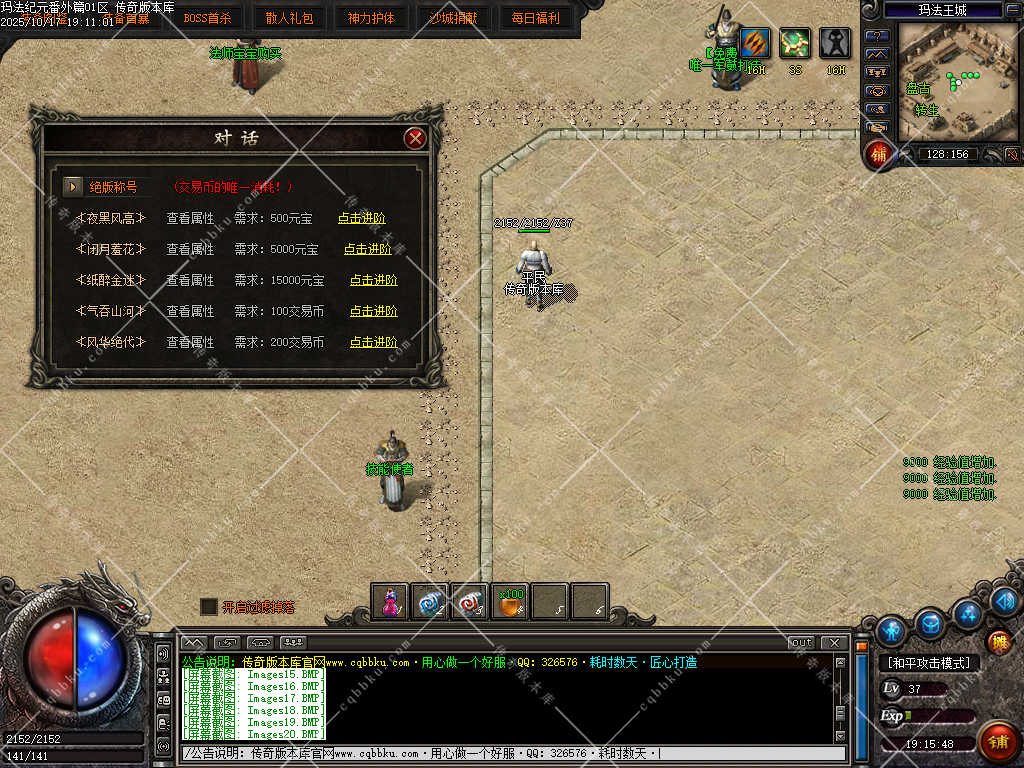Open the 每日福利 daily rewards menu
The height and width of the screenshot is (768, 1024).
(x=535, y=17)
